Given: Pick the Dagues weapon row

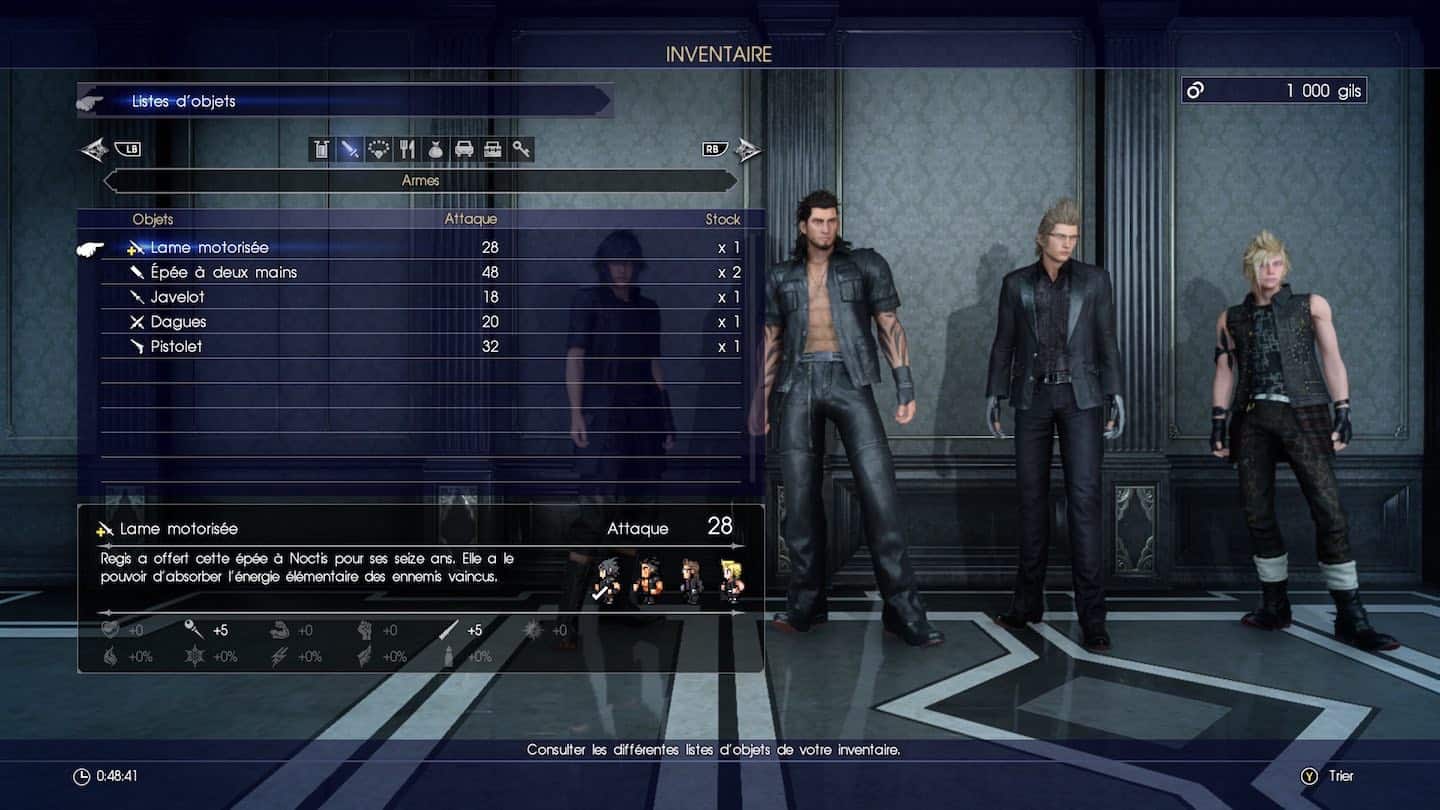Looking at the screenshot, I should pos(178,322).
